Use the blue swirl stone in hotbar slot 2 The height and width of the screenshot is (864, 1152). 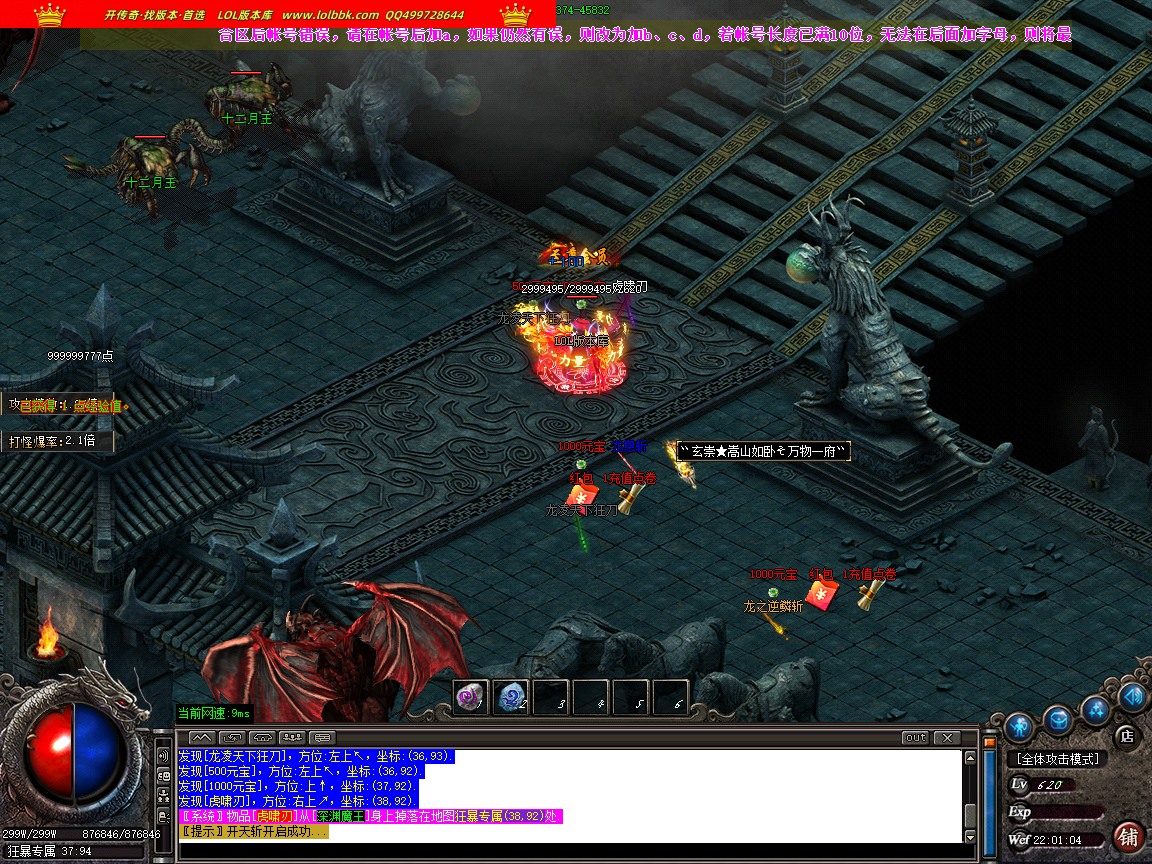pos(511,697)
